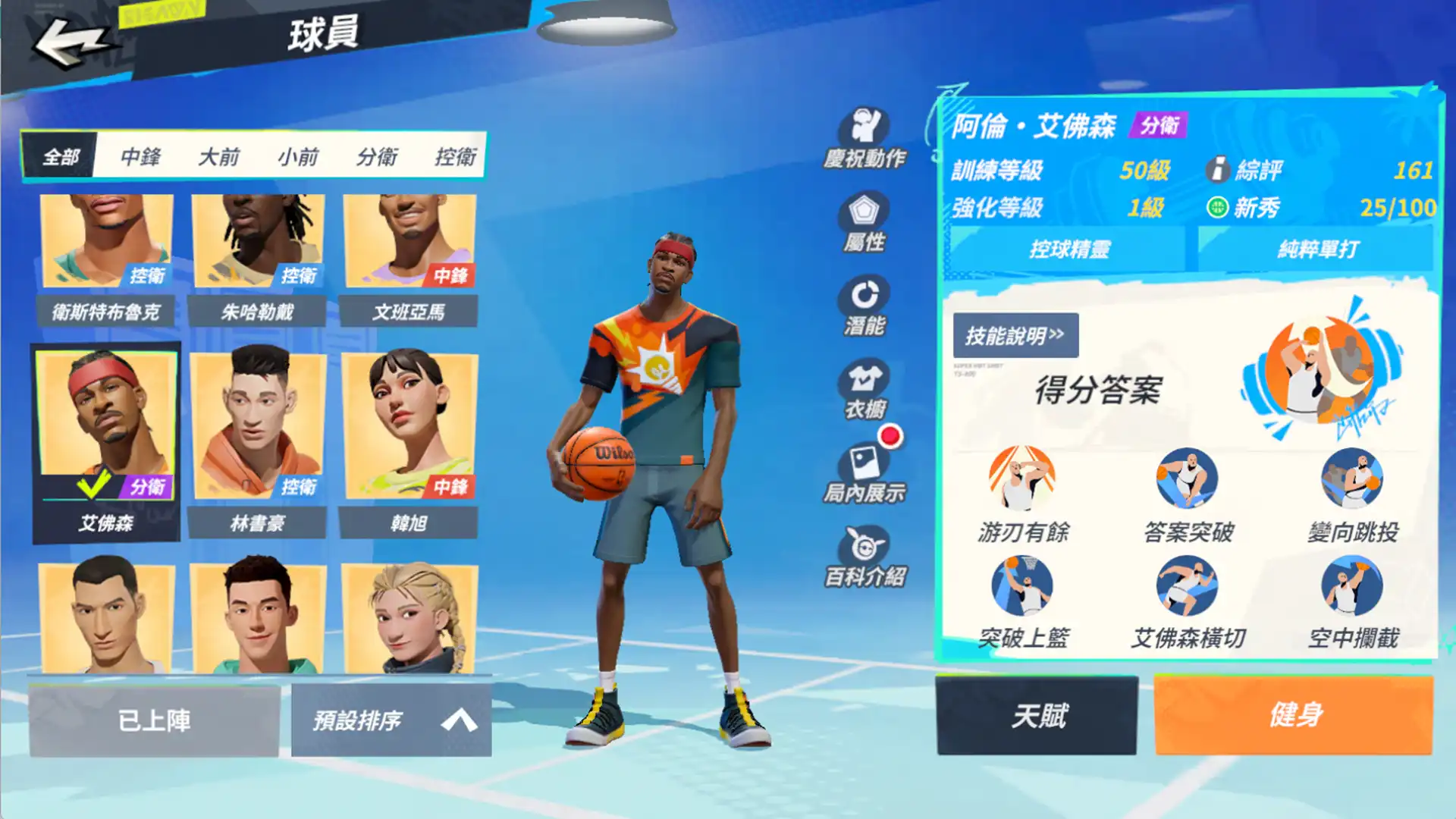Select the 全部 tab
The width and height of the screenshot is (1456, 819).
[x=61, y=157]
